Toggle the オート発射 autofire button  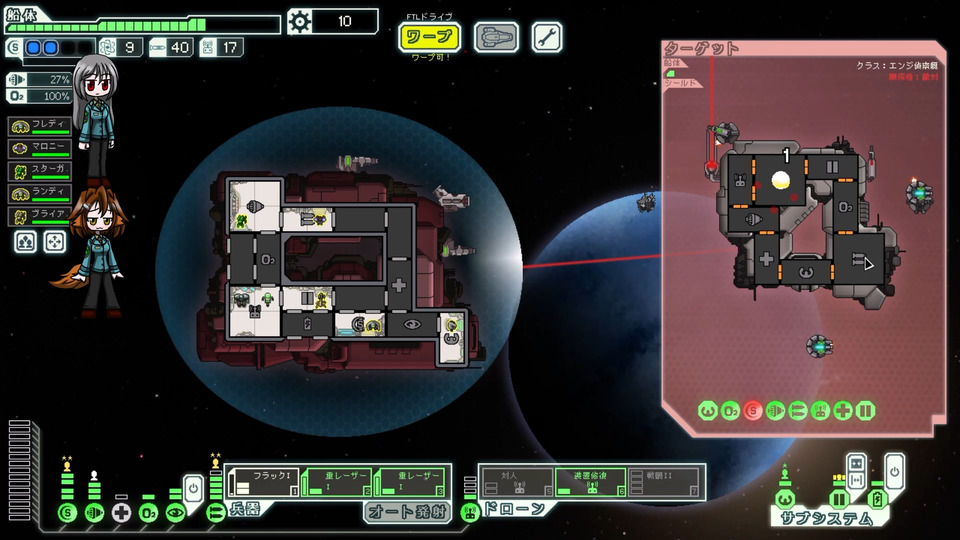tap(404, 511)
